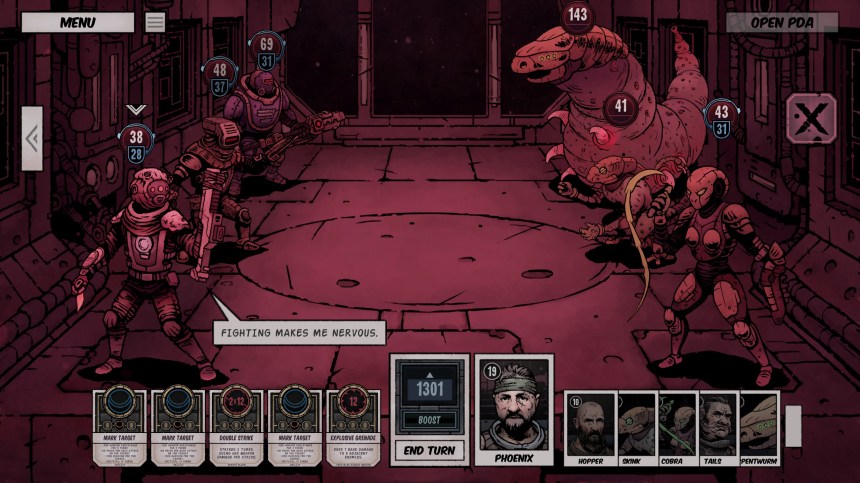860x483 pixels.
Task: End Turn
Action: [x=429, y=450]
